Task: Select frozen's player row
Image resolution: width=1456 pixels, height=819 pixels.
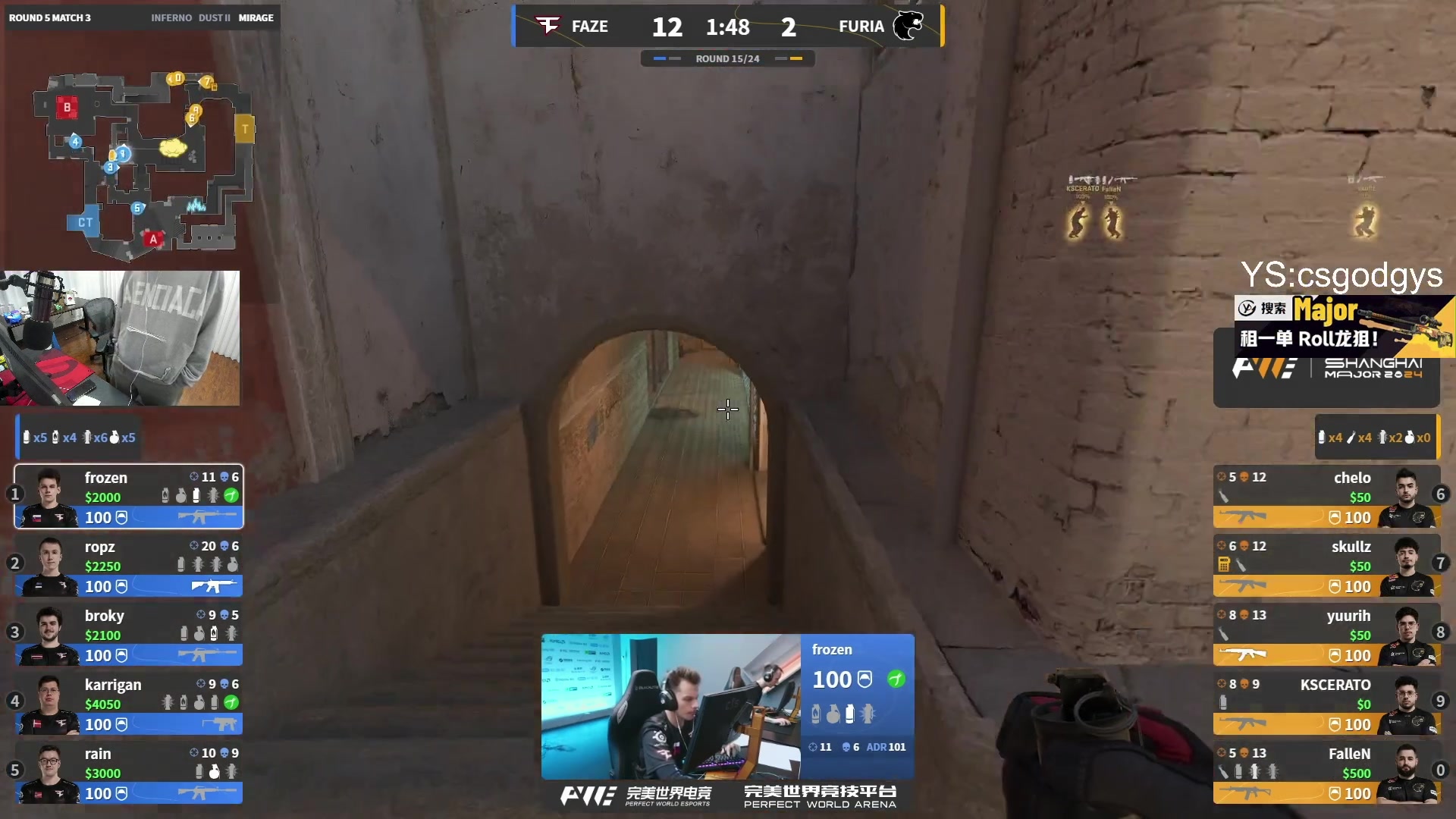Action: click(129, 497)
